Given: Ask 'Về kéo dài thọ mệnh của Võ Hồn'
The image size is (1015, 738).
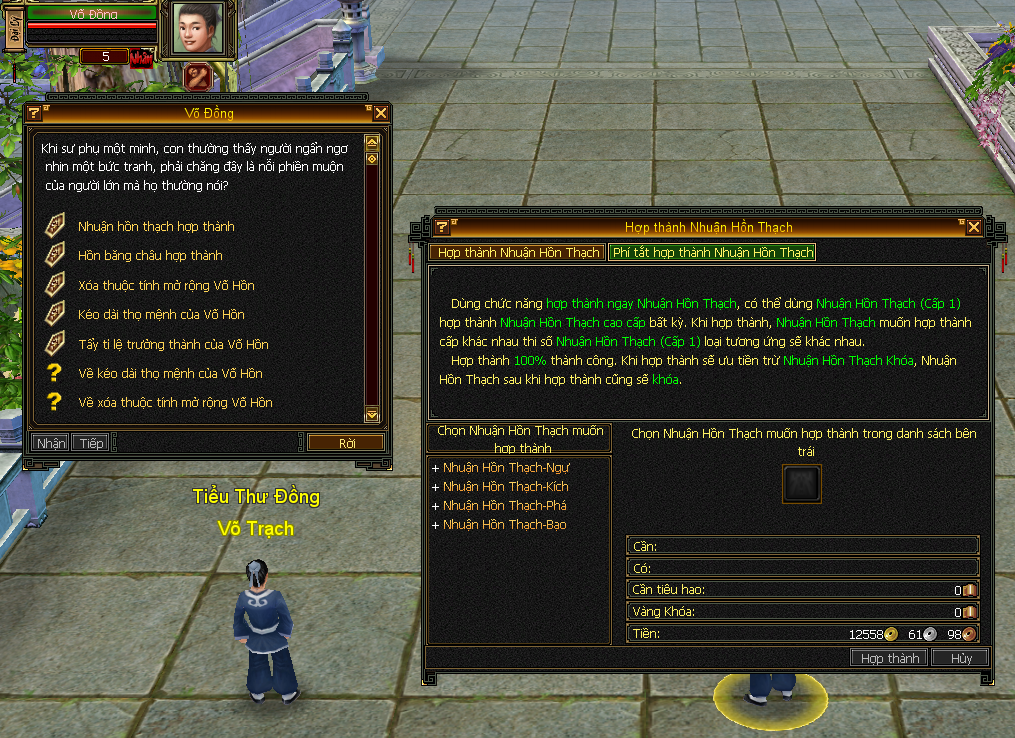Looking at the screenshot, I should coord(170,374).
